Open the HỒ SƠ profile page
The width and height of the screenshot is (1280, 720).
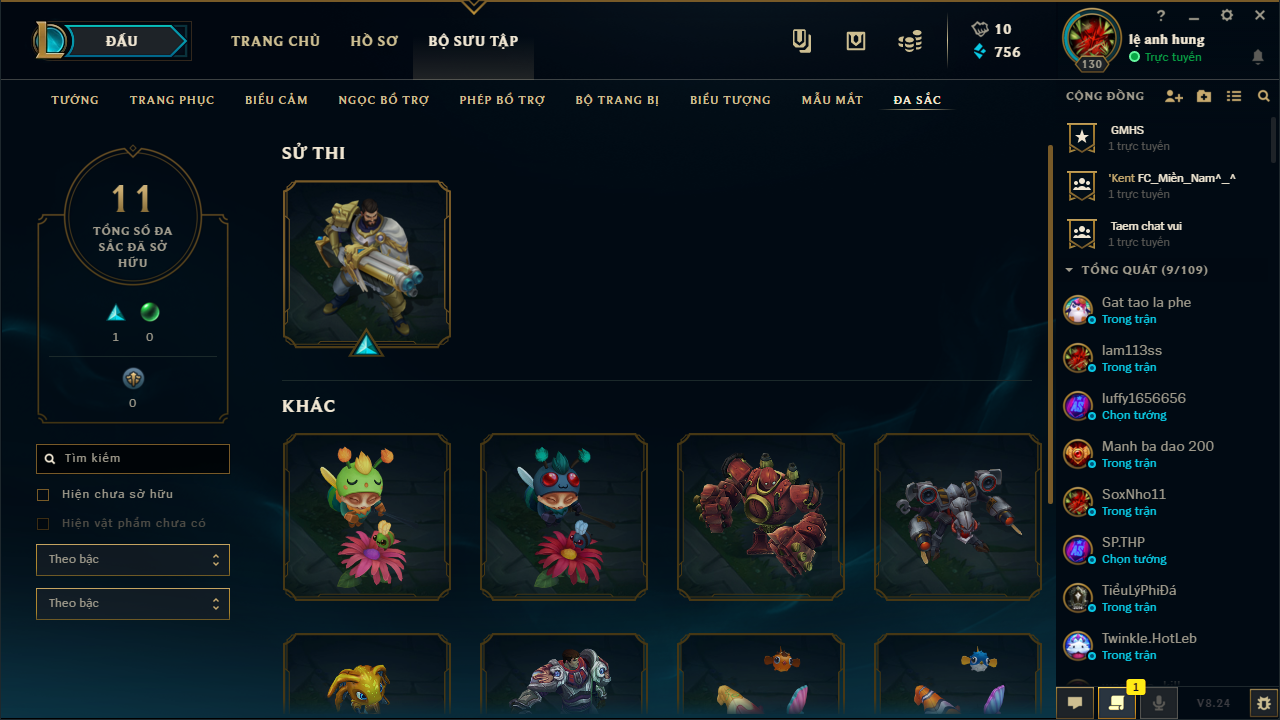tap(374, 41)
